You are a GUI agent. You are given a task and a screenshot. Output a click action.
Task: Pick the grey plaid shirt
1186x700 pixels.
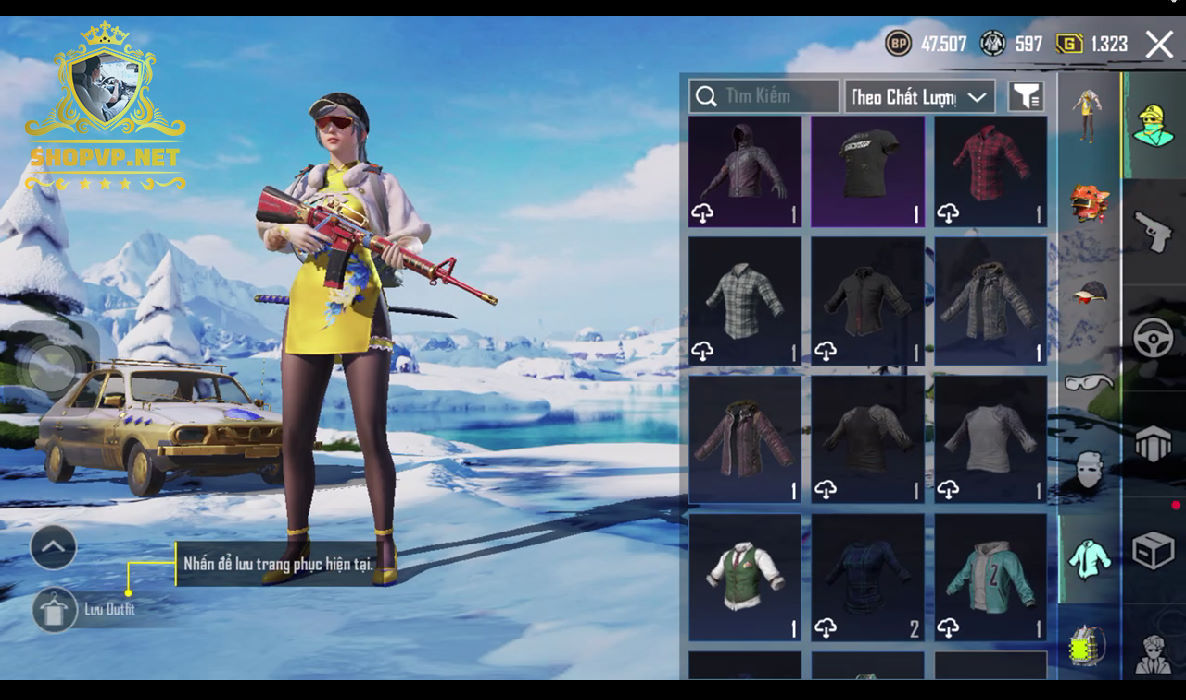coord(744,300)
